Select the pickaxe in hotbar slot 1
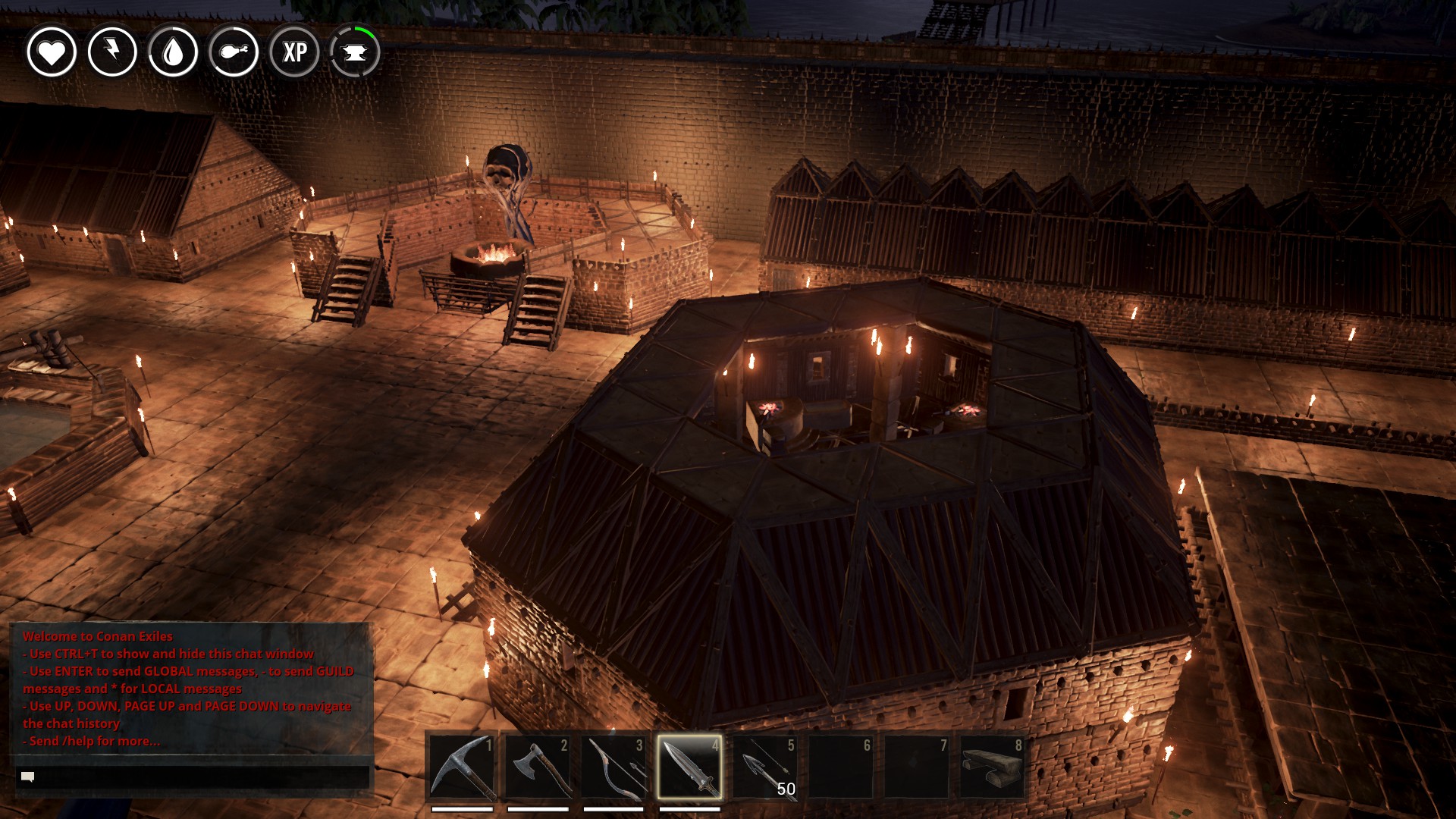The width and height of the screenshot is (1456, 819). coord(462,767)
